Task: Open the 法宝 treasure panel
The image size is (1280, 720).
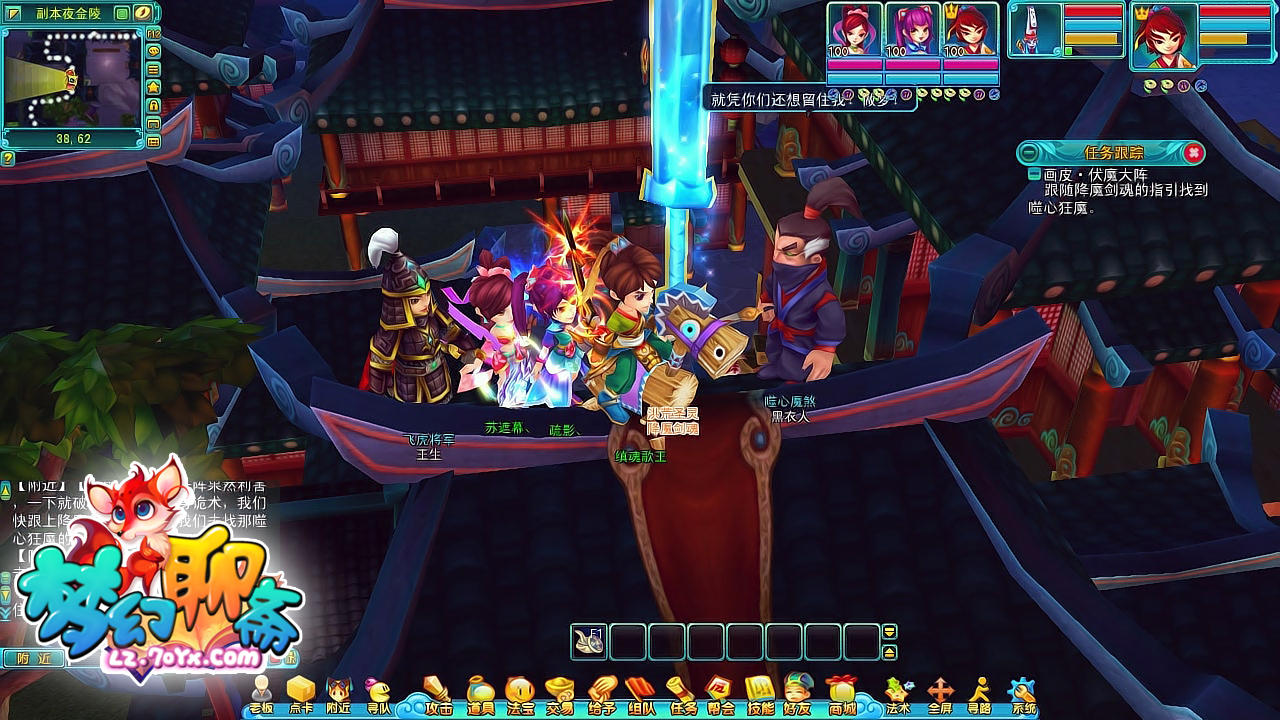Action: (x=520, y=694)
